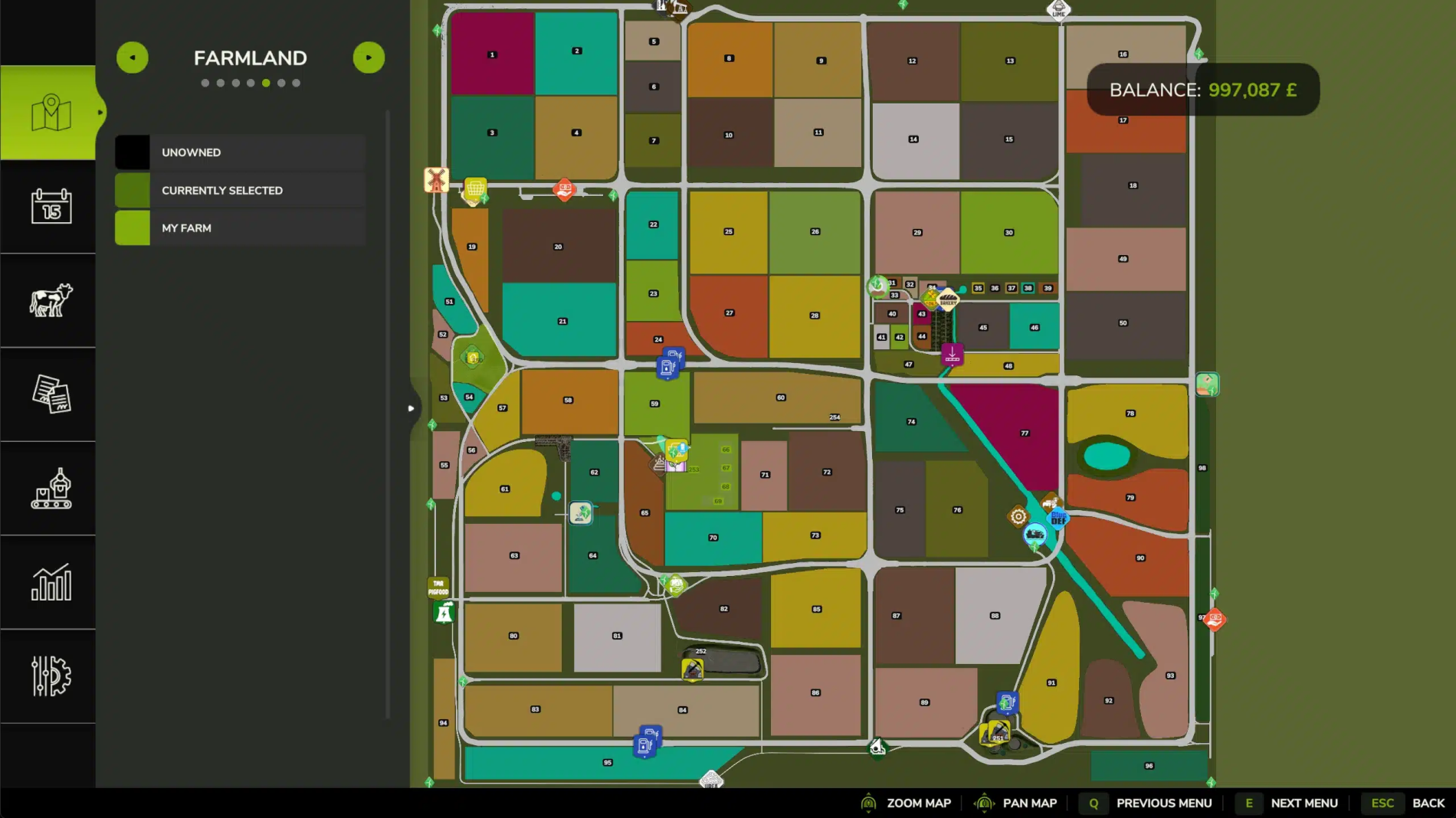The image size is (1456, 818).
Task: Select the Currently Selected legend entry
Action: (x=240, y=190)
